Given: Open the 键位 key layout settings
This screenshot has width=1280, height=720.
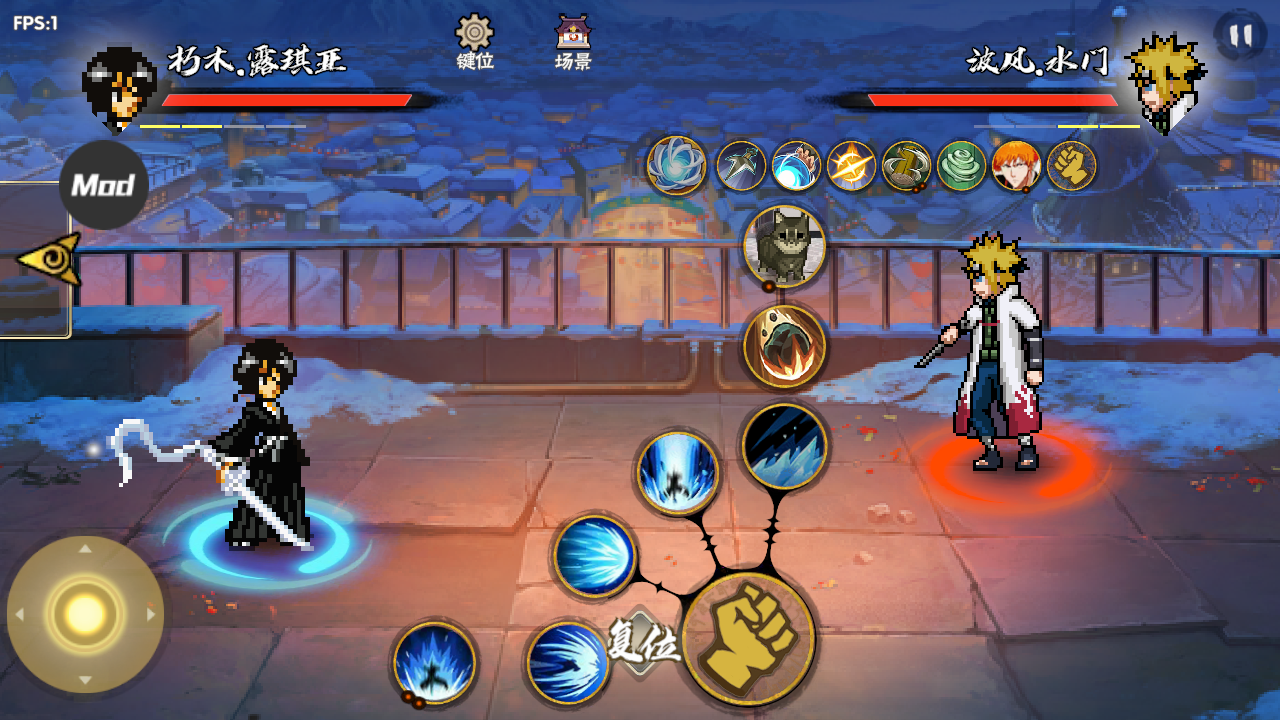Looking at the screenshot, I should coord(475,42).
